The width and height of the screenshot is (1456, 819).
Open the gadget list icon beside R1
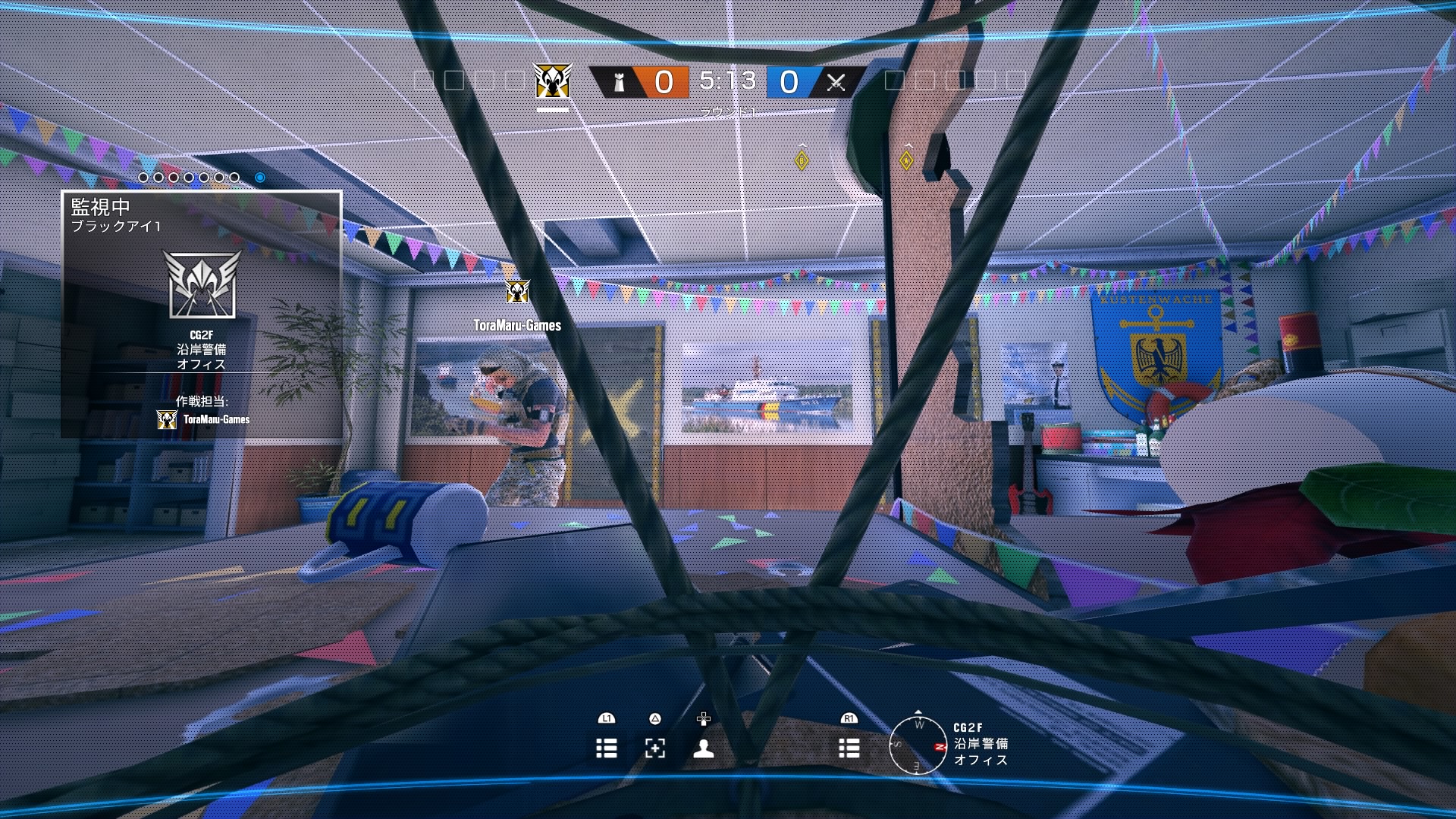point(849,748)
